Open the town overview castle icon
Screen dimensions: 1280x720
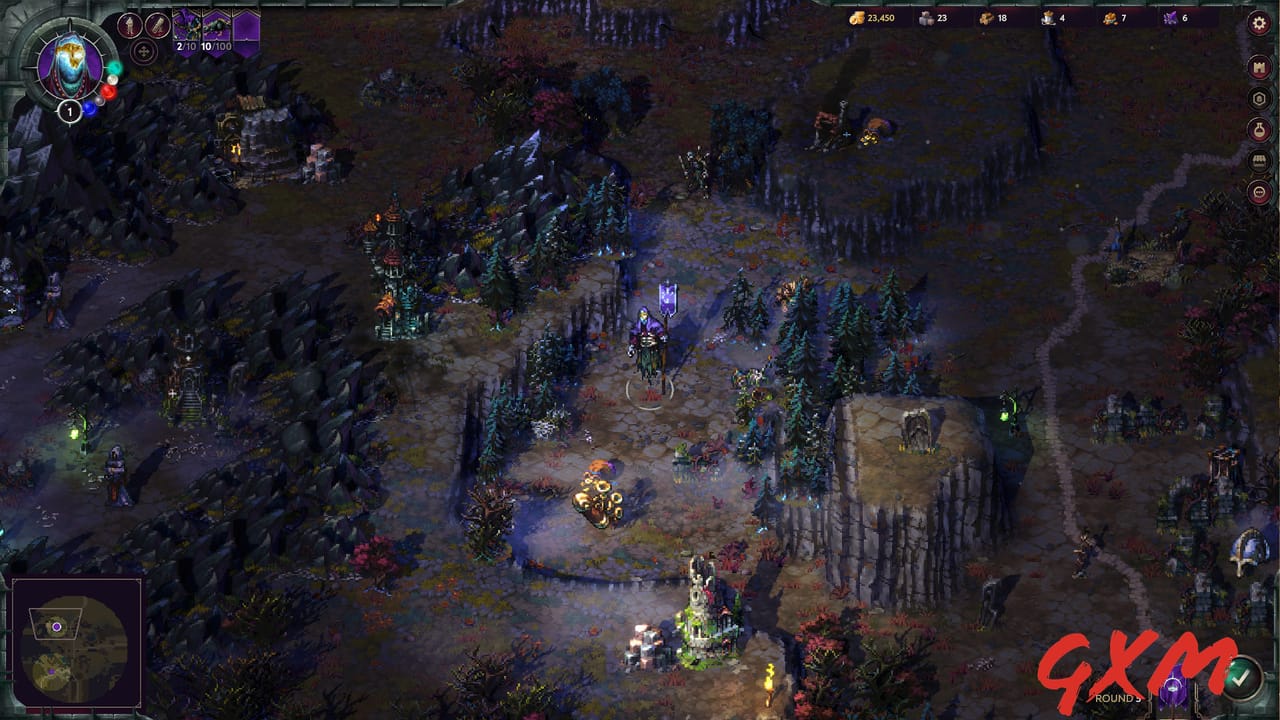(x=1258, y=65)
